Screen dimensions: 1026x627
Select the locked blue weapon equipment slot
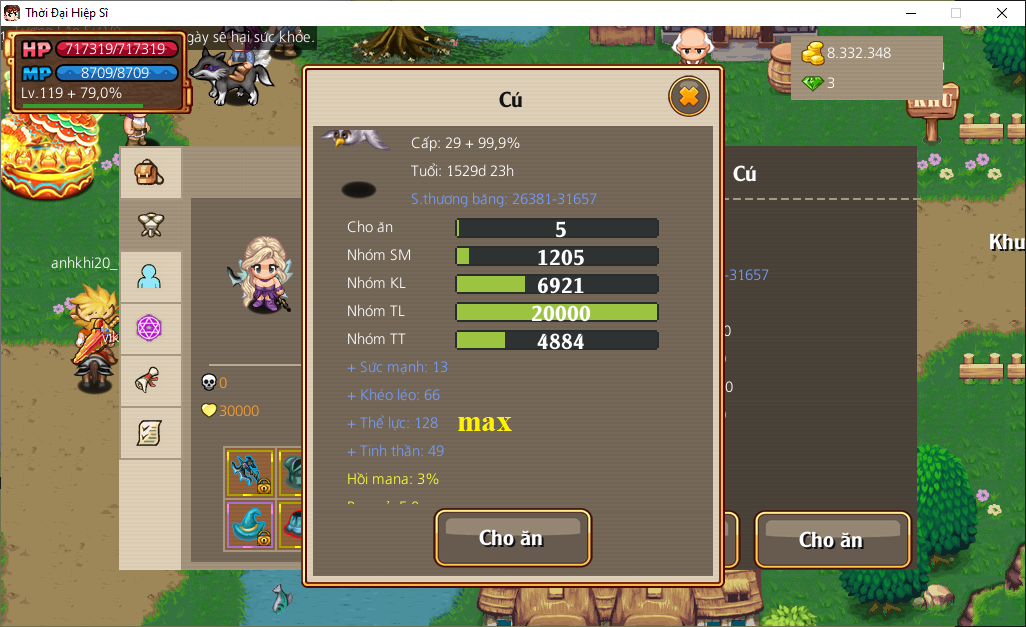pos(249,473)
